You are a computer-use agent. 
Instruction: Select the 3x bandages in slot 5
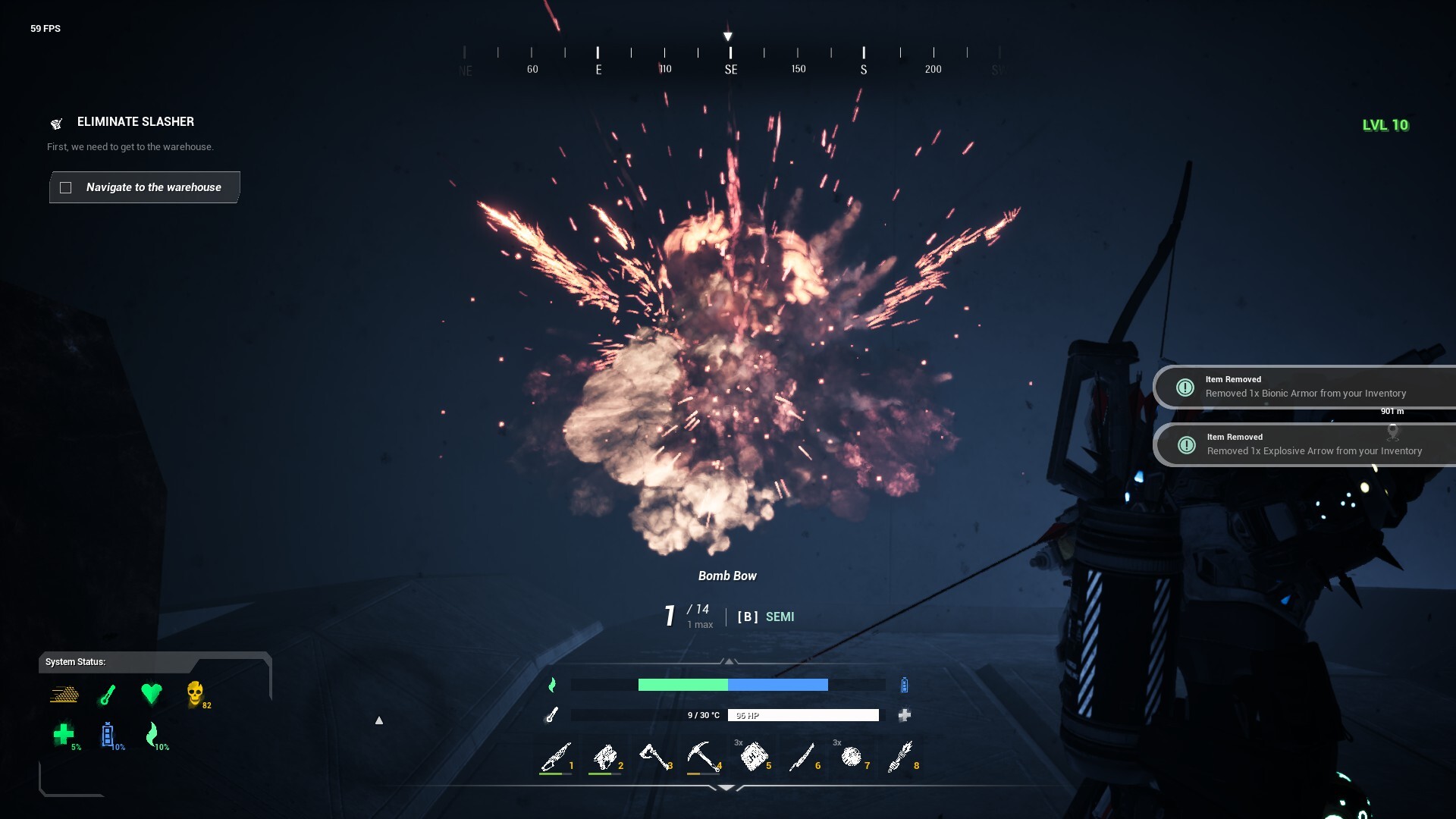click(x=755, y=756)
